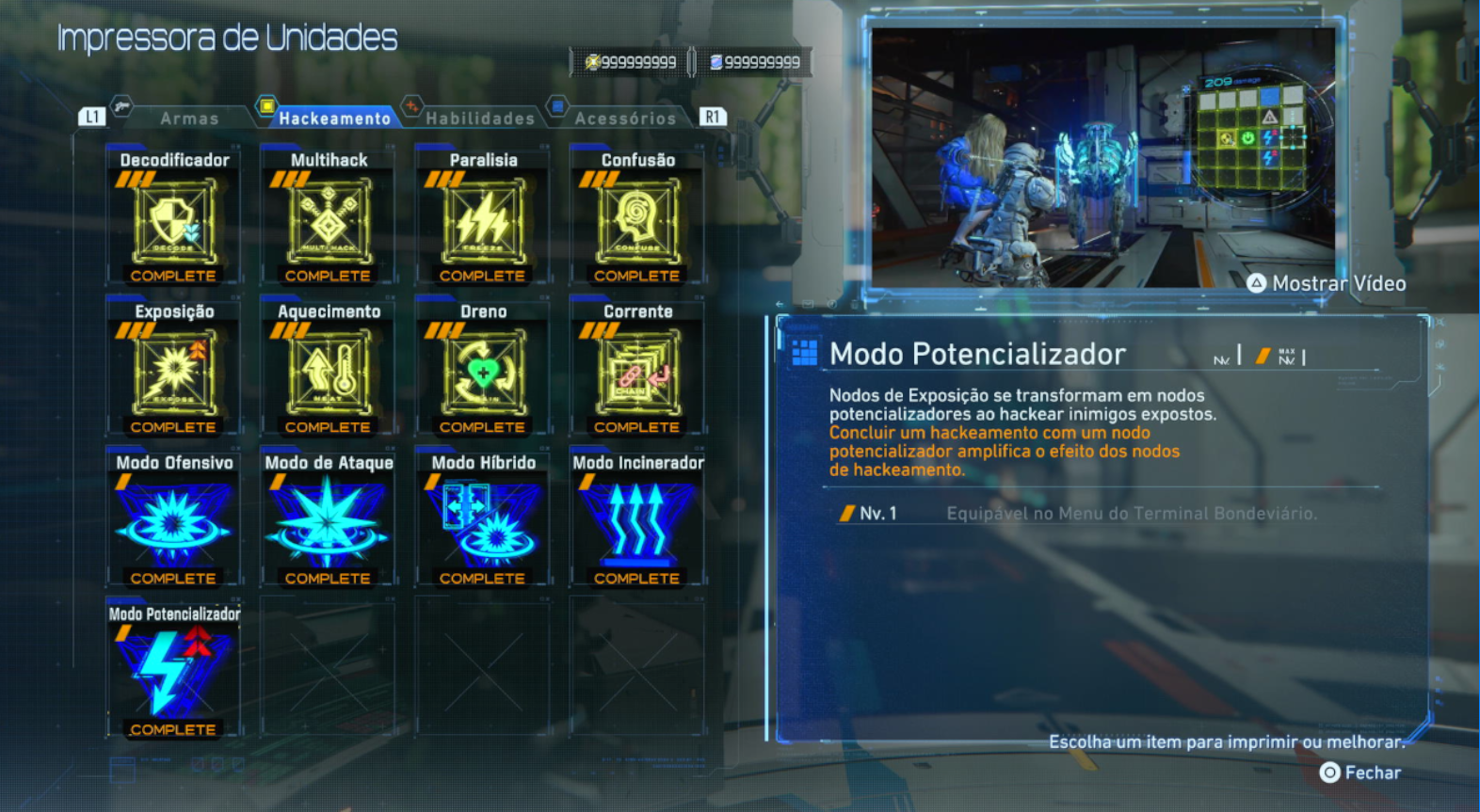Go to the Acessórios tab
This screenshot has width=1480, height=812.
624,119
